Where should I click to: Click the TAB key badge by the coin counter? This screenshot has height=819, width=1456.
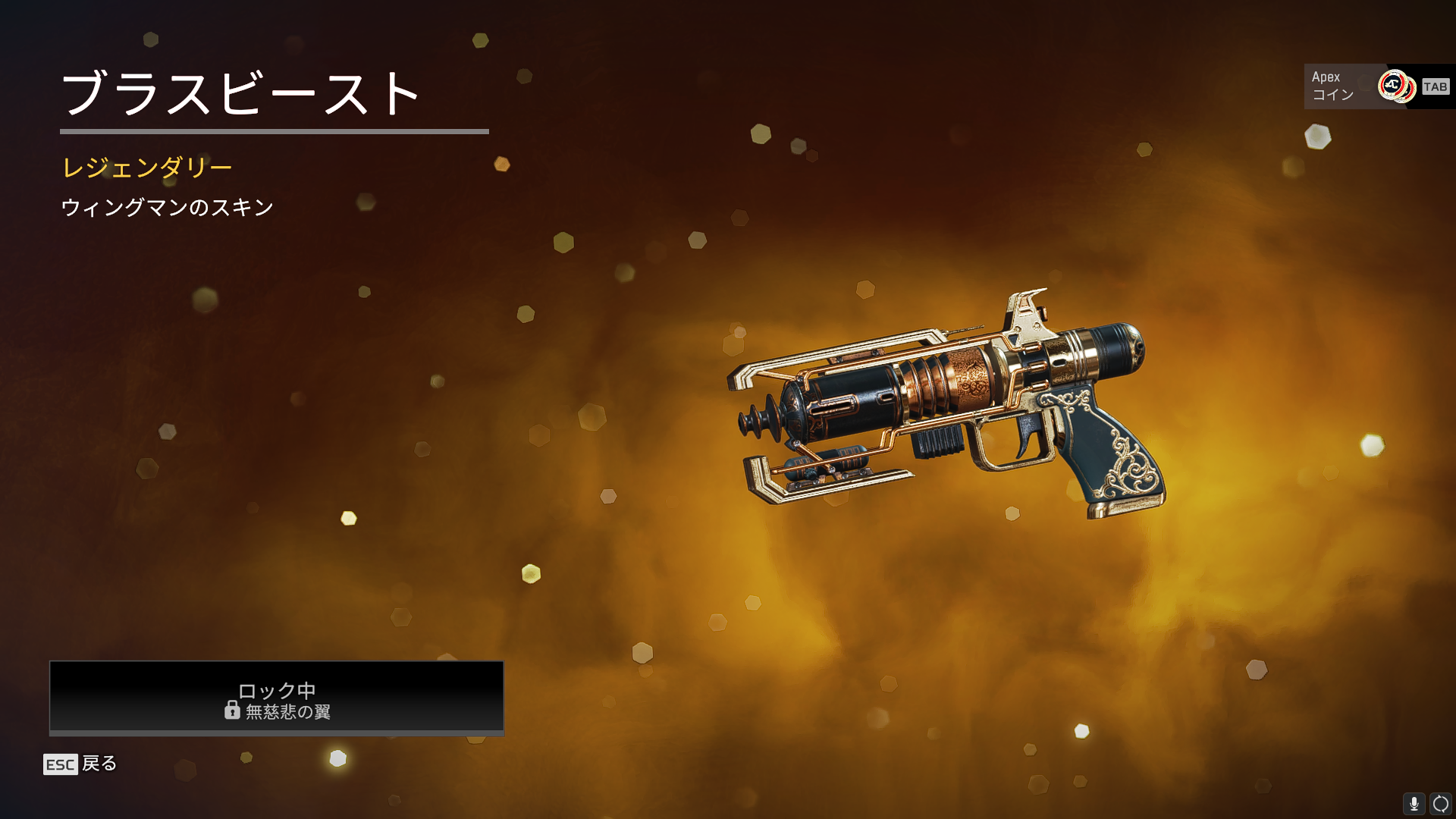(1434, 86)
